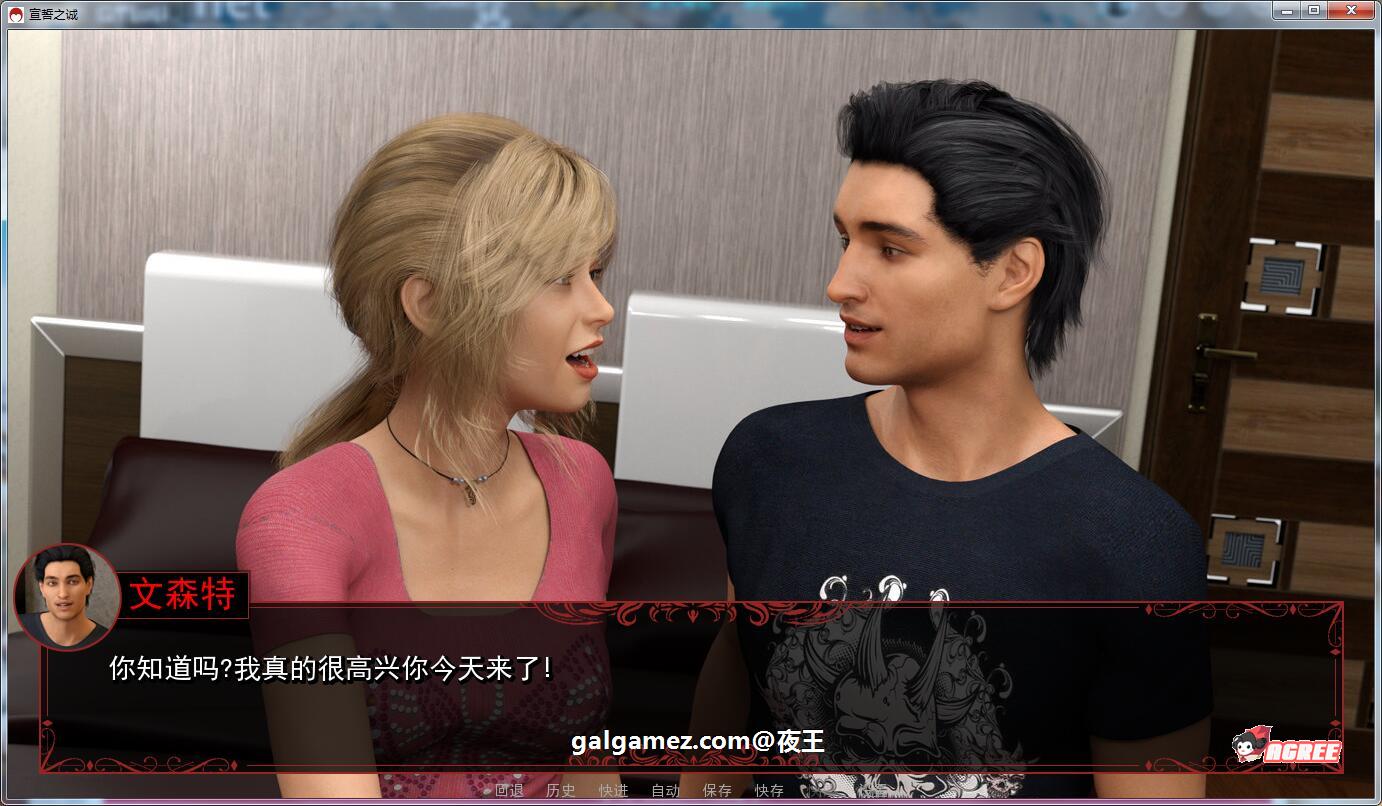Select 快存 from the quick menu
The height and width of the screenshot is (806, 1382).
[x=770, y=789]
